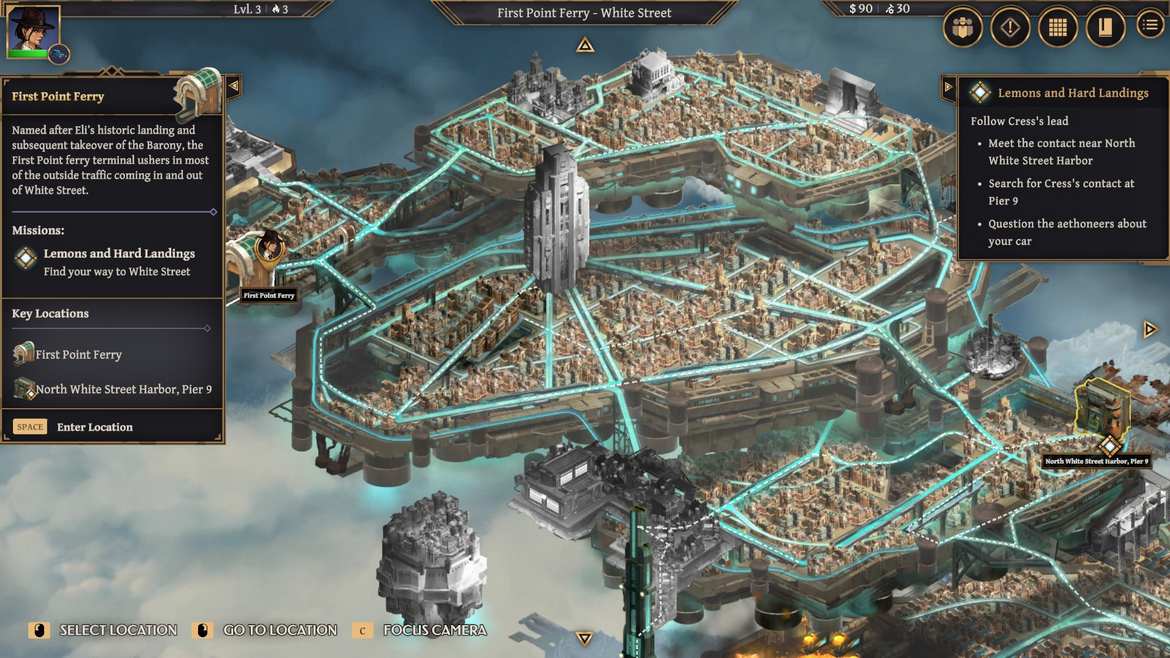The image size is (1170, 658).
Task: Open the main menu list icon
Action: (x=1151, y=27)
